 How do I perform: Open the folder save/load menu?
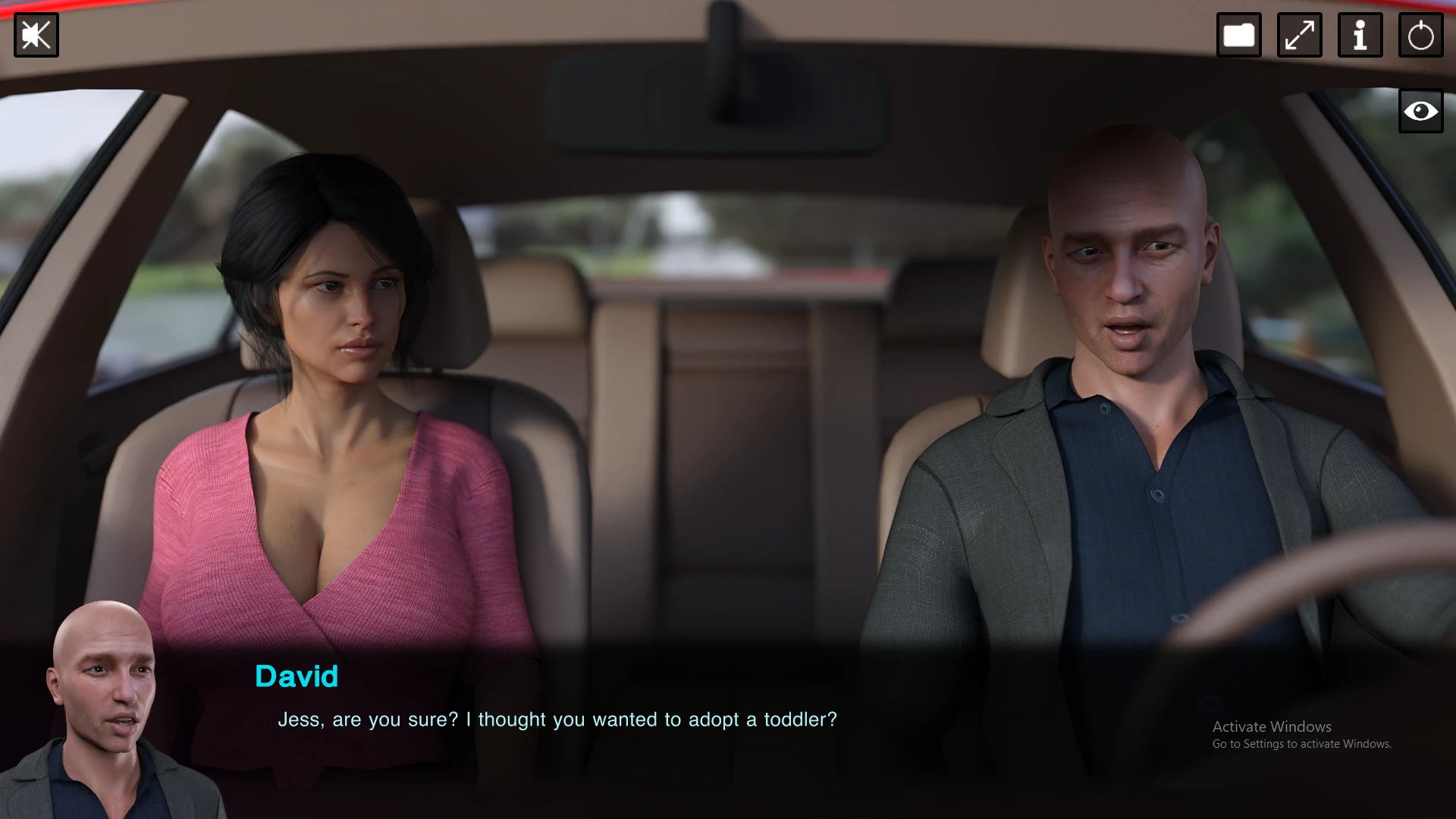tap(1238, 35)
